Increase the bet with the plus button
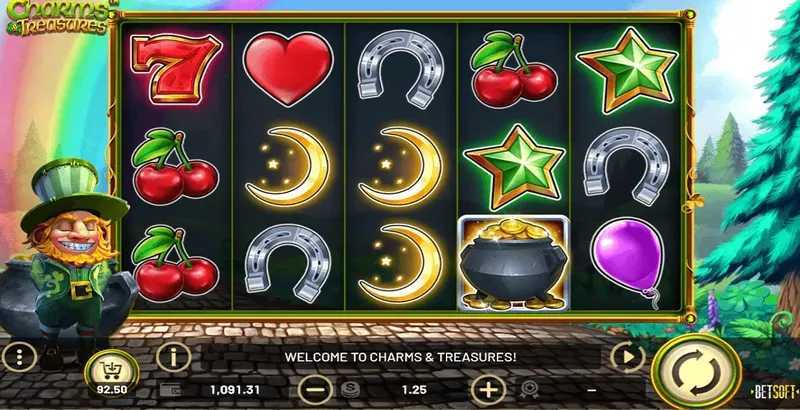The height and width of the screenshot is (410, 800). click(x=488, y=388)
